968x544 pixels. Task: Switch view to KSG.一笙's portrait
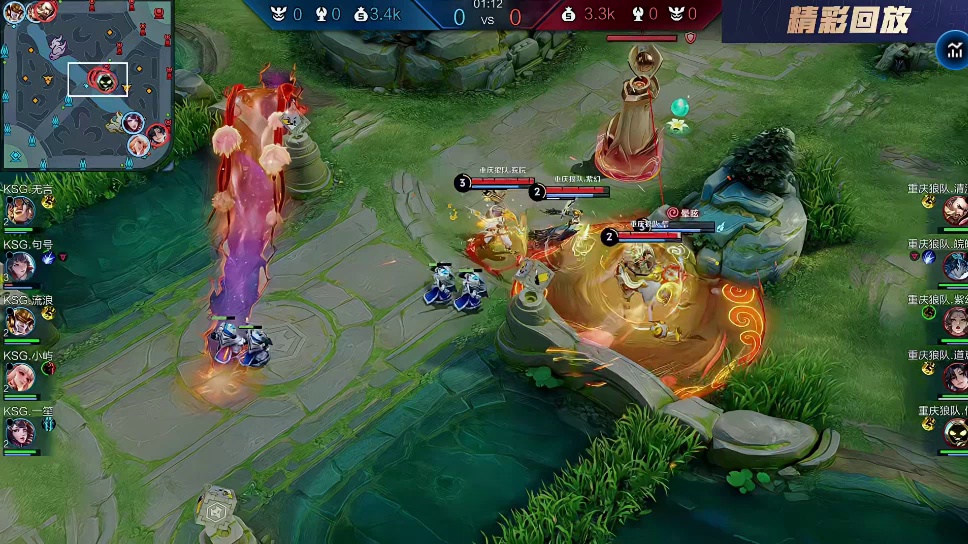[x=19, y=432]
